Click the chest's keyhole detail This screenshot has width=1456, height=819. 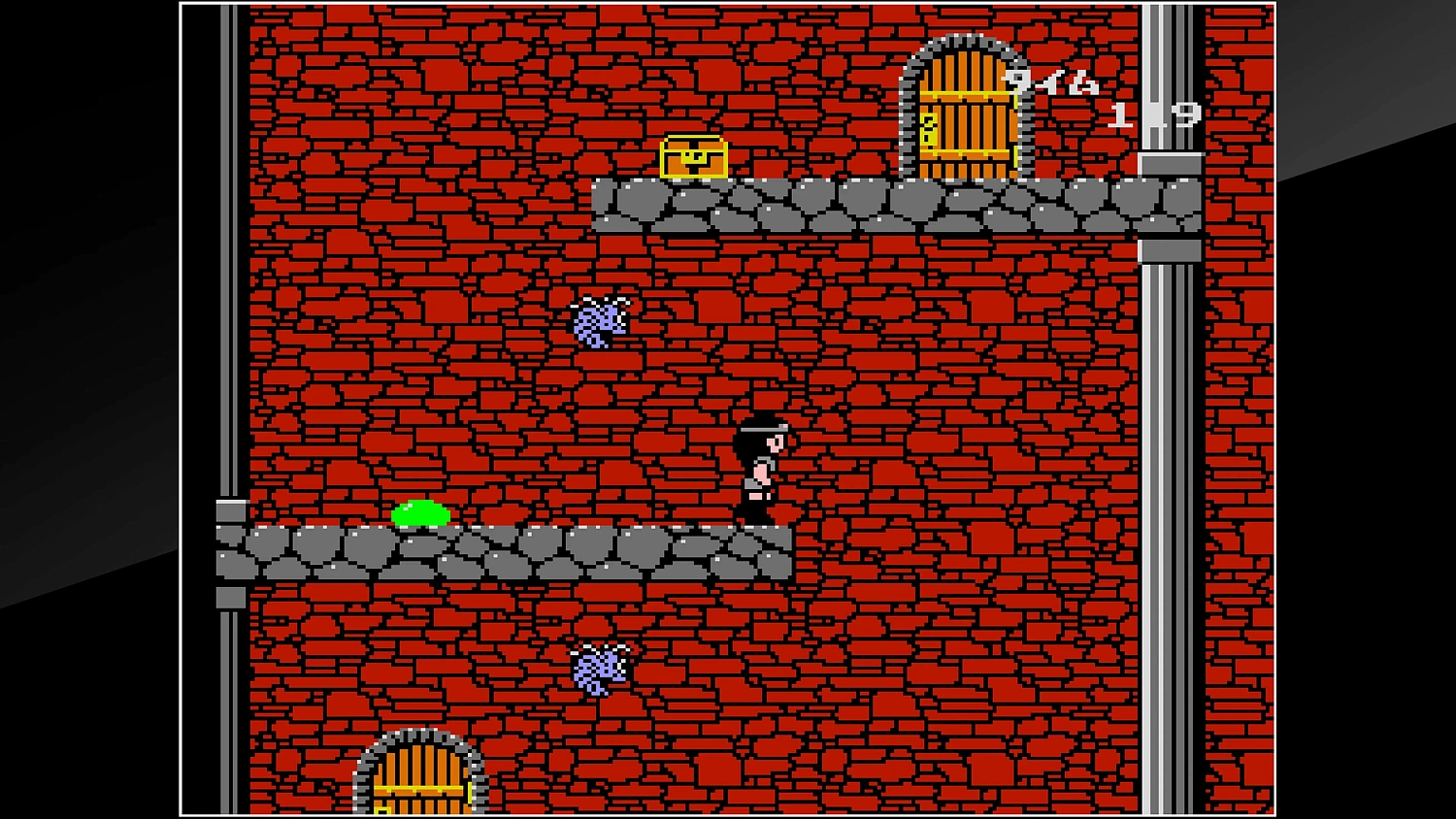tap(695, 153)
